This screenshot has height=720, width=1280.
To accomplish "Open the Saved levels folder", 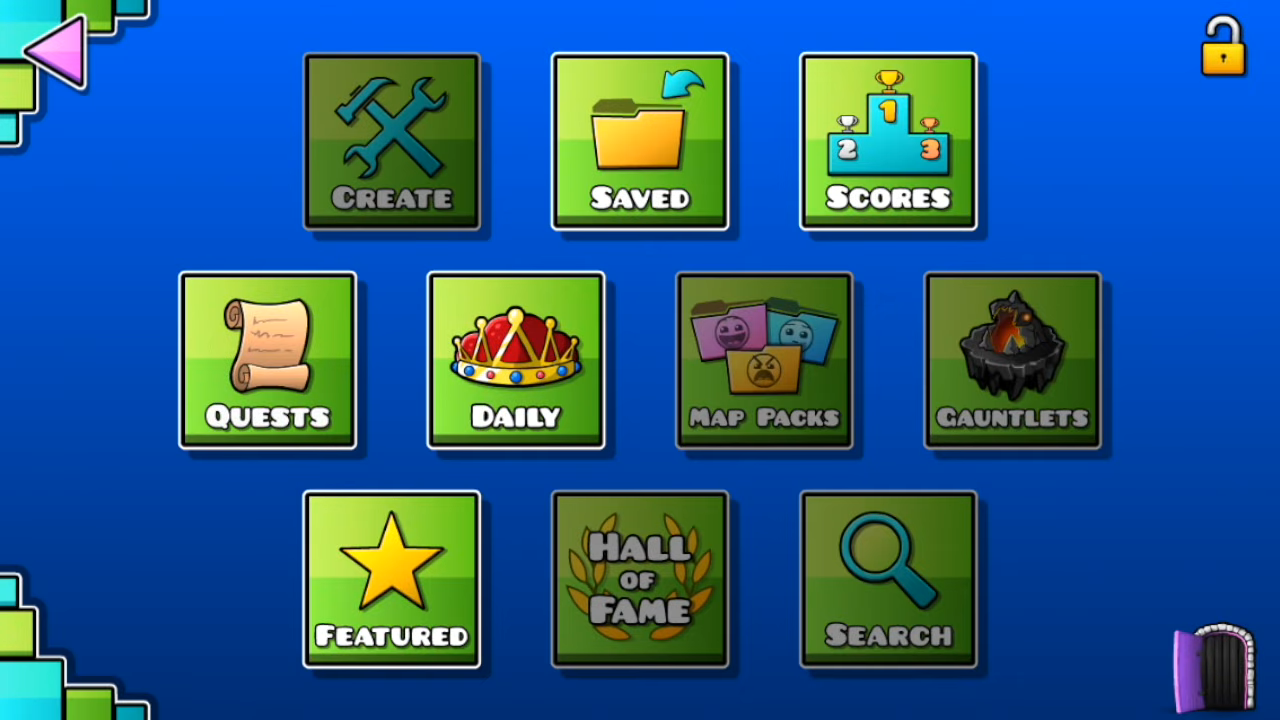I will 639,141.
